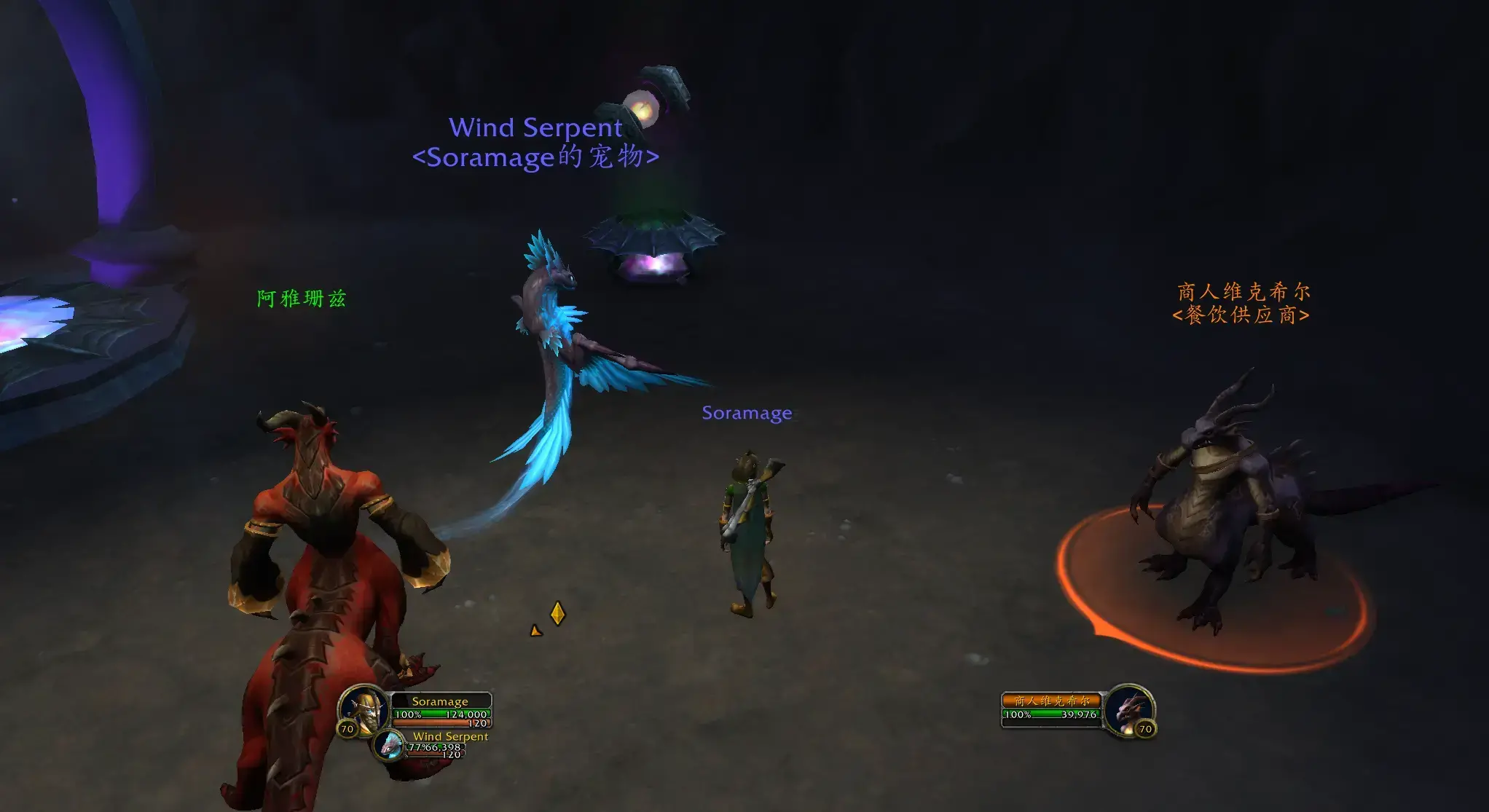Select the Wind Serpent pet frame portrait
Screen dimensions: 1489x812
tap(390, 745)
